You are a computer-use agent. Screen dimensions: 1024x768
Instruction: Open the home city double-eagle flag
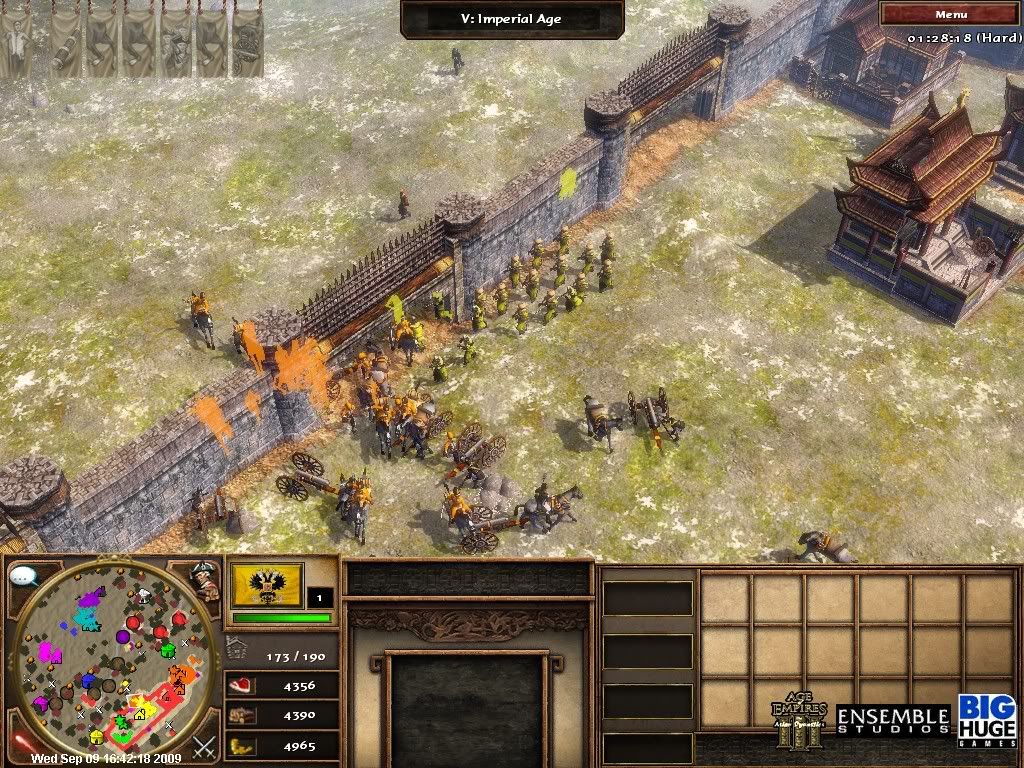267,586
